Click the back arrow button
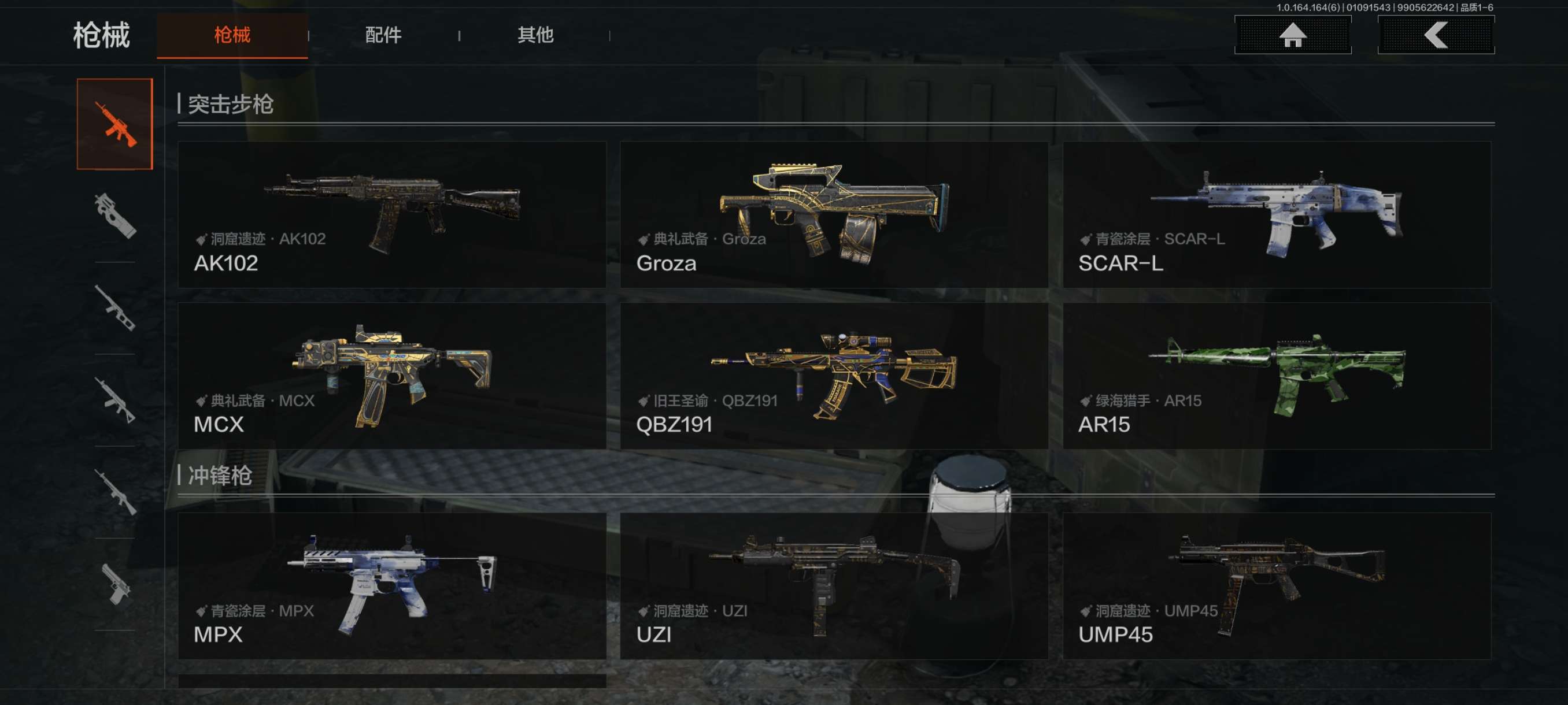1568x705 pixels. tap(1435, 35)
